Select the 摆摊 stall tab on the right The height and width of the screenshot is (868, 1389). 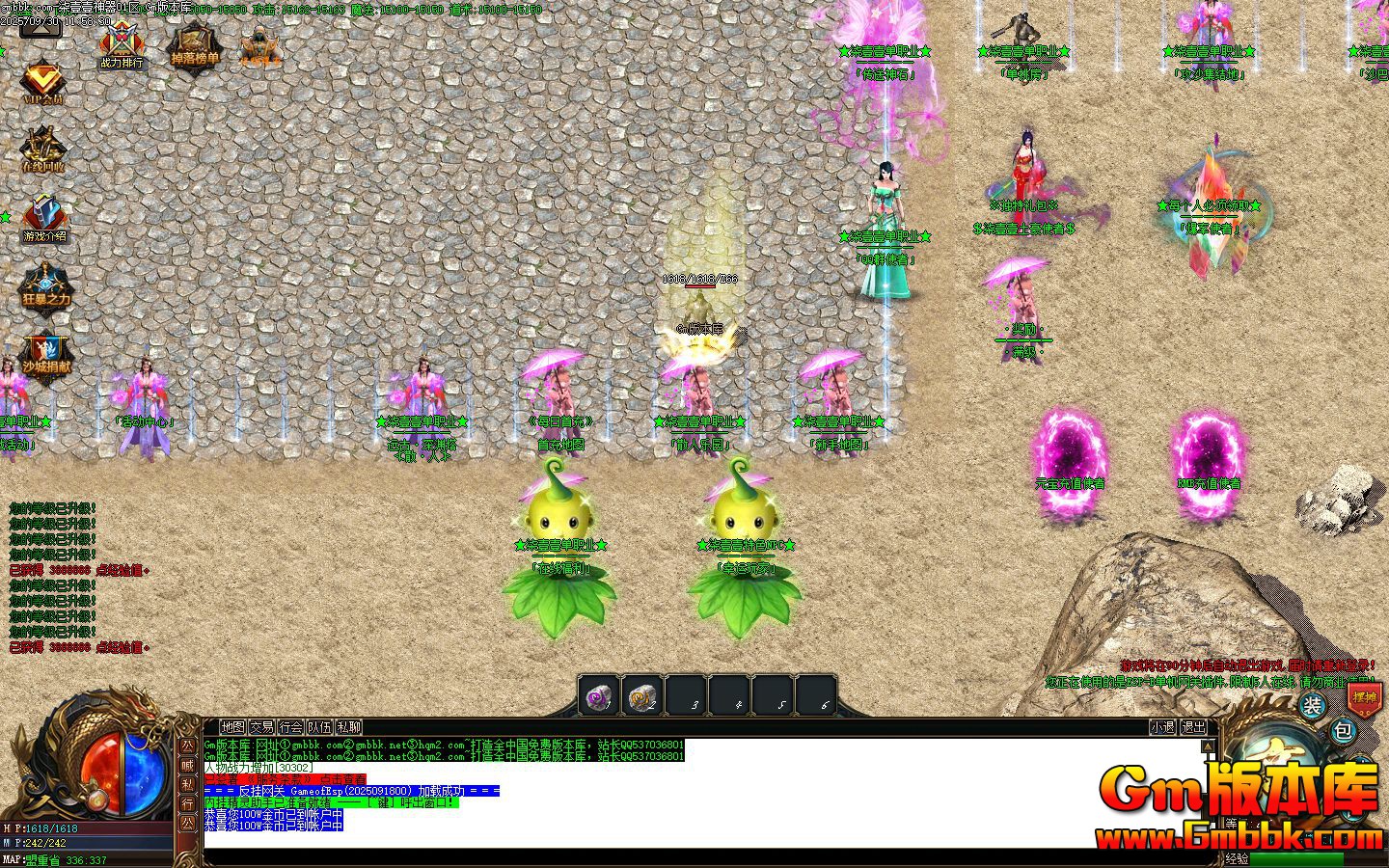[x=1365, y=698]
